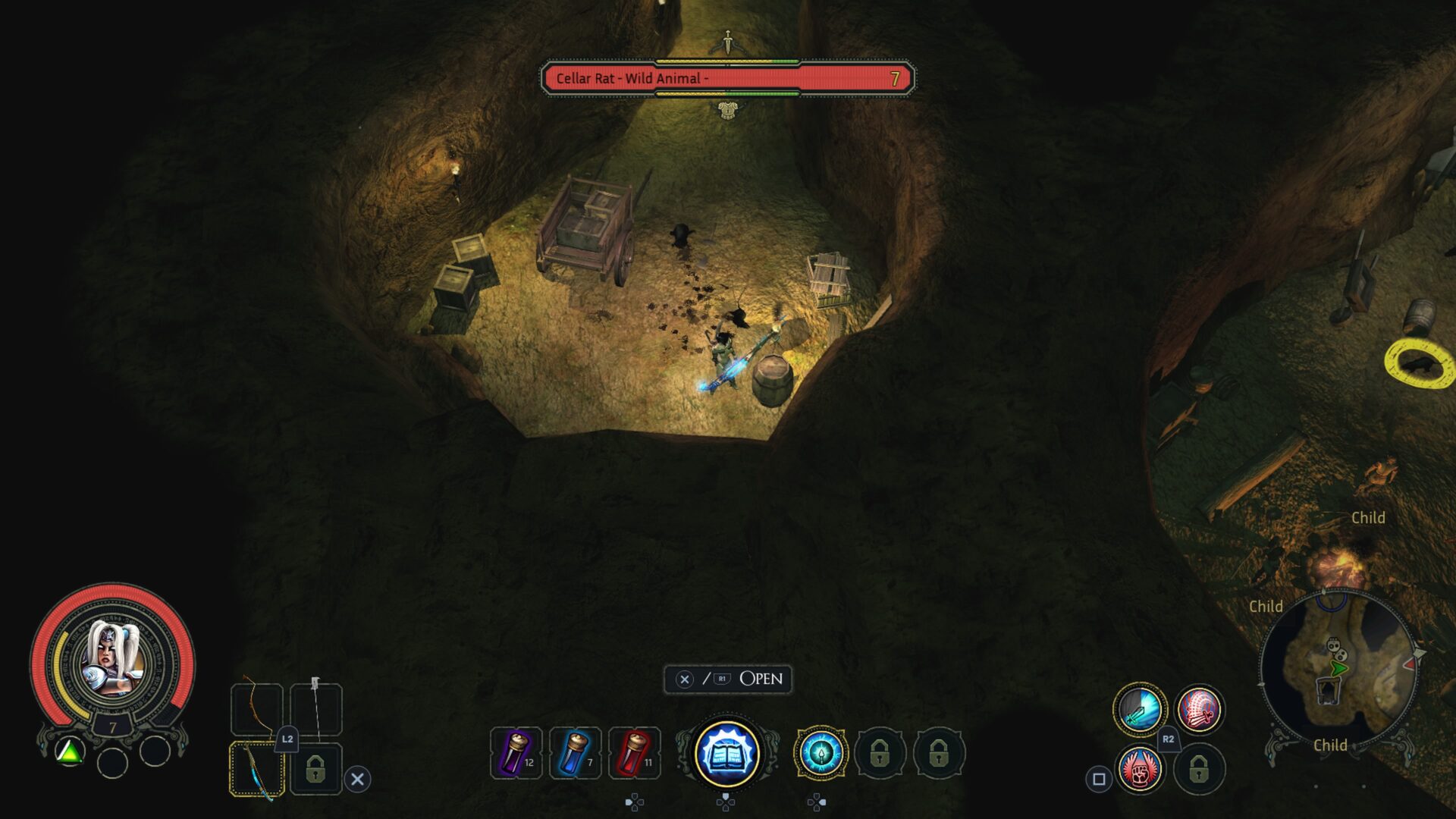
Task: Trigger the blue sword combat art
Action: pyautogui.click(x=1139, y=710)
